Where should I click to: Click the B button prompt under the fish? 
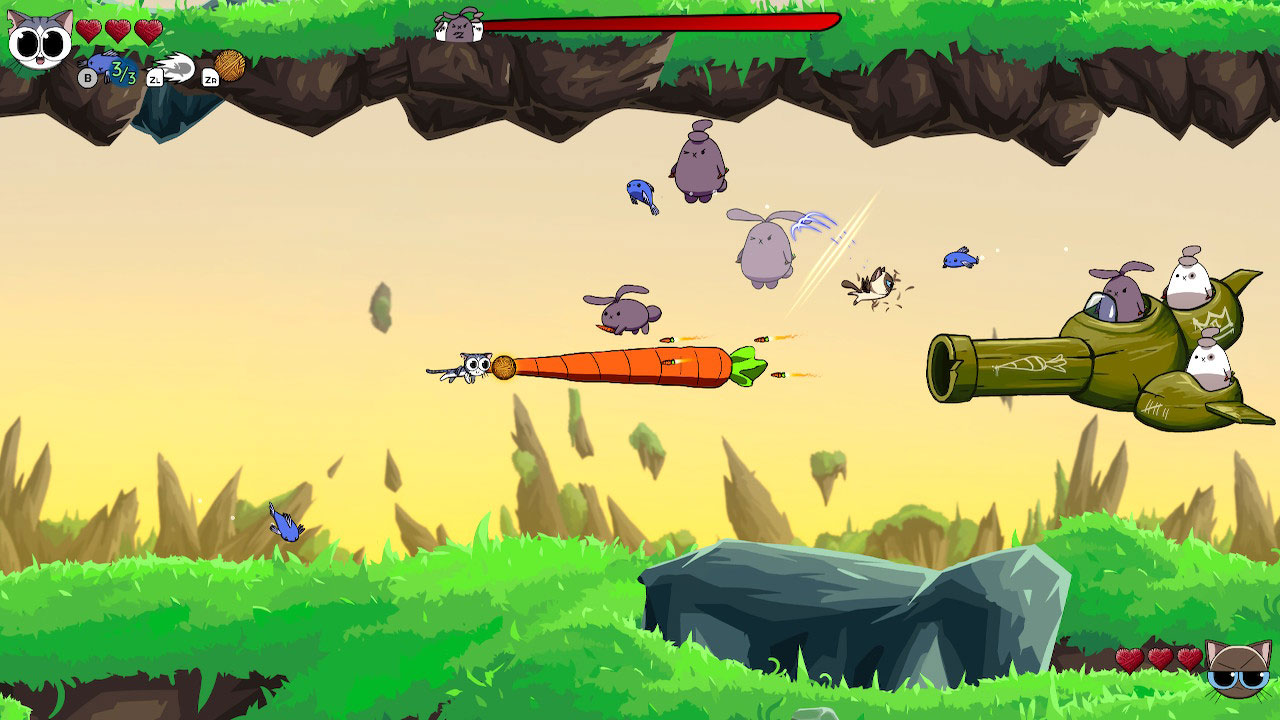click(87, 78)
